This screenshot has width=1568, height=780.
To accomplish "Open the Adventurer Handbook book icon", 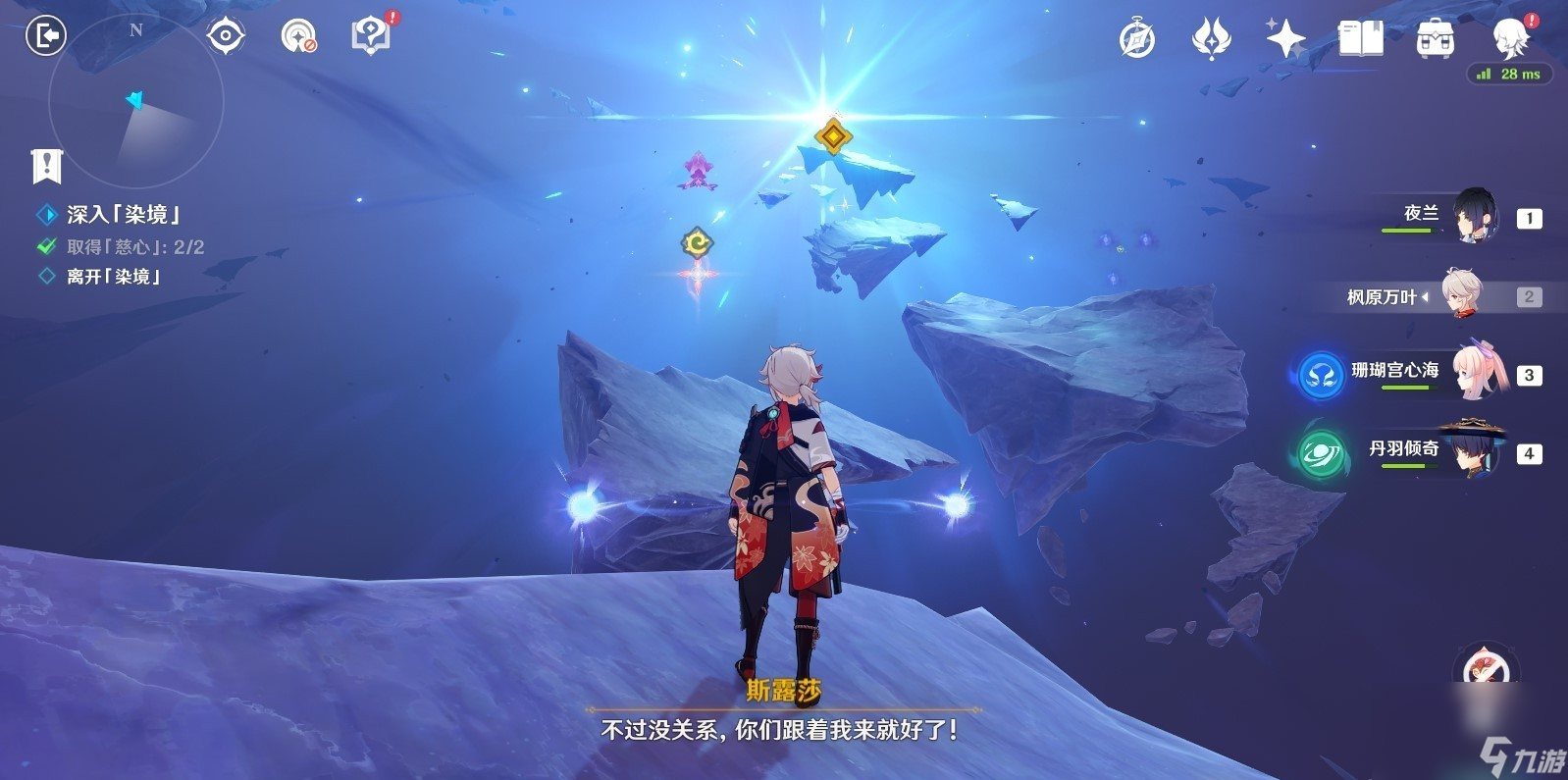I will coord(1361,39).
